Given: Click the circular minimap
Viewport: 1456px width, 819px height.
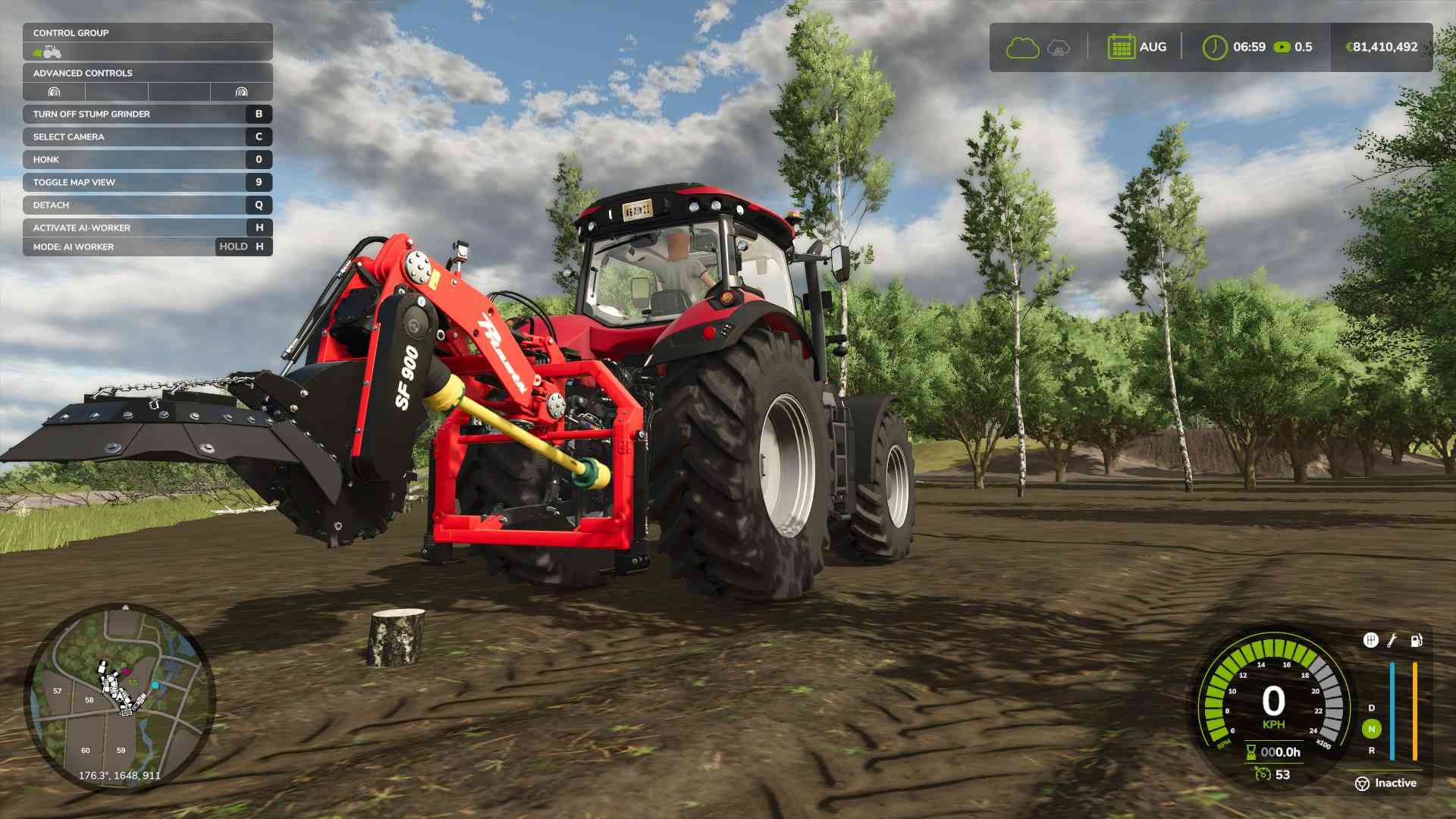Looking at the screenshot, I should click(121, 698).
